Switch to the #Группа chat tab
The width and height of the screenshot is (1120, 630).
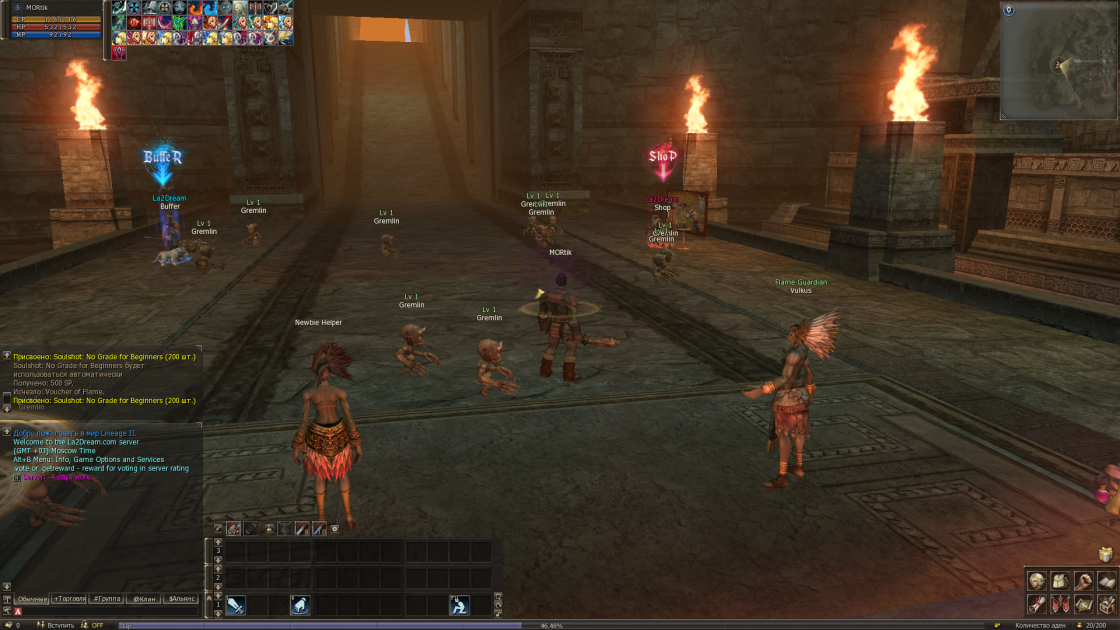(106, 598)
